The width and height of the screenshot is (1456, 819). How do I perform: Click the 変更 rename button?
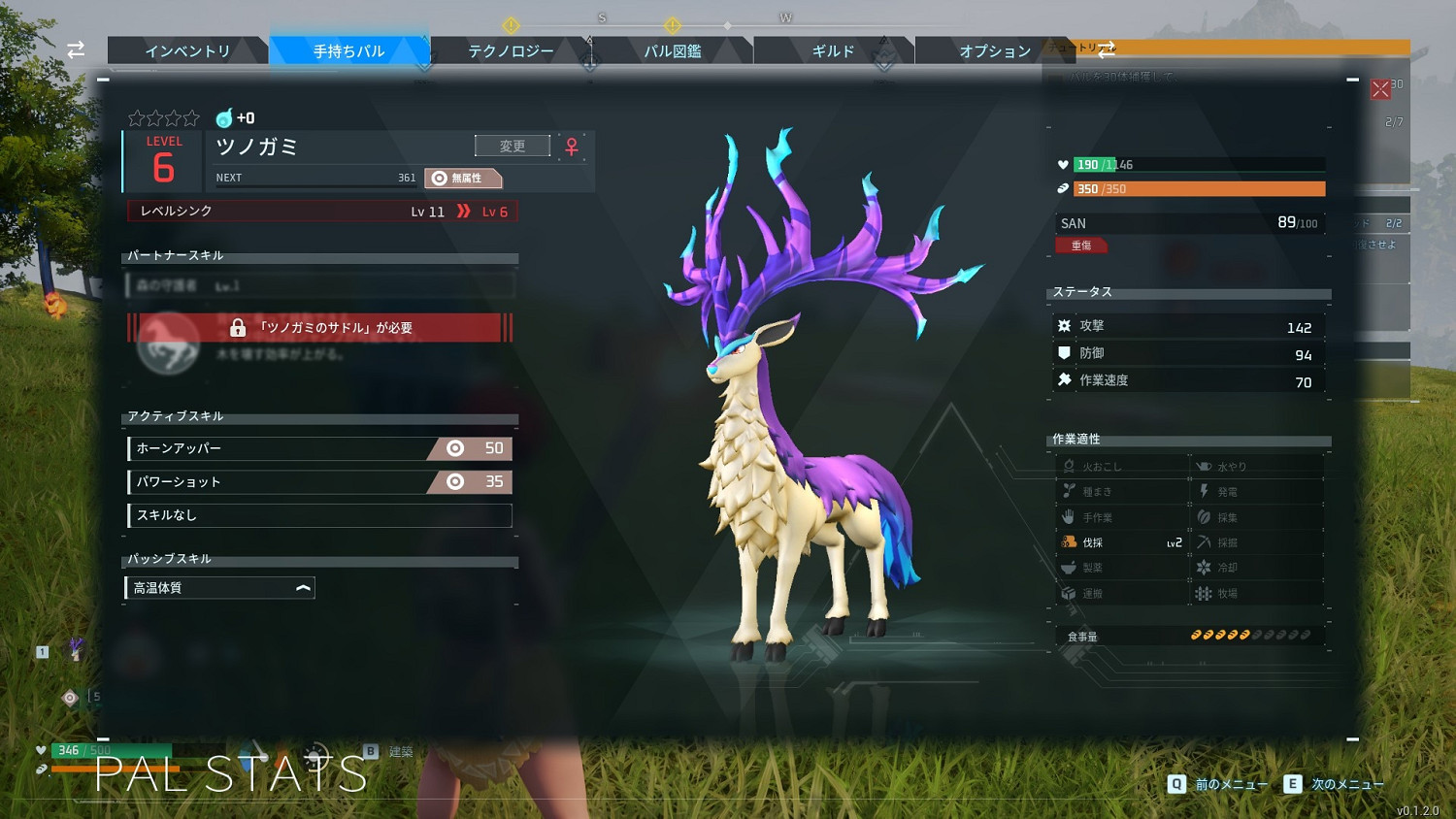[512, 145]
